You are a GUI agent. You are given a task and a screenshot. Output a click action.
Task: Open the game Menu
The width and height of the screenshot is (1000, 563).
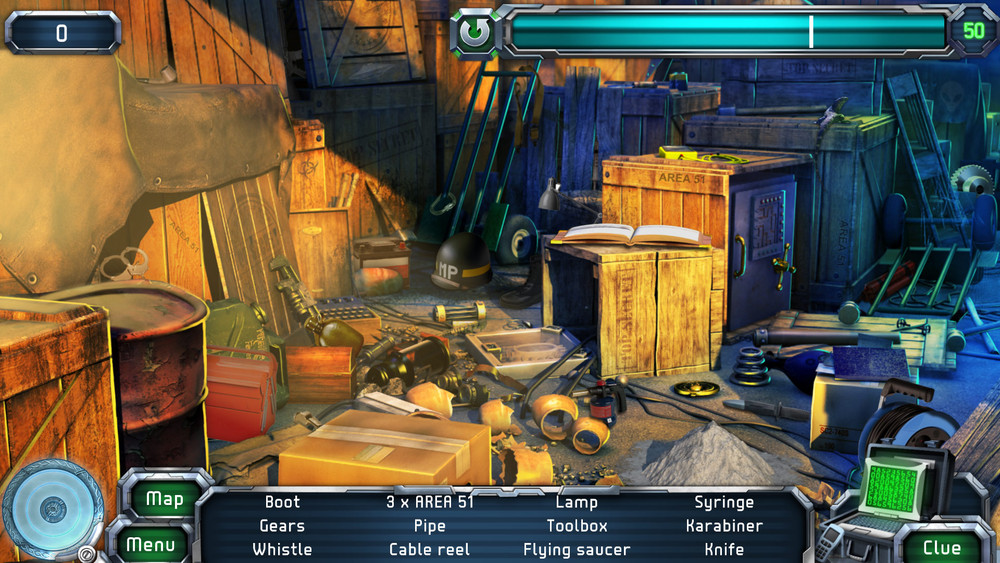pyautogui.click(x=151, y=545)
